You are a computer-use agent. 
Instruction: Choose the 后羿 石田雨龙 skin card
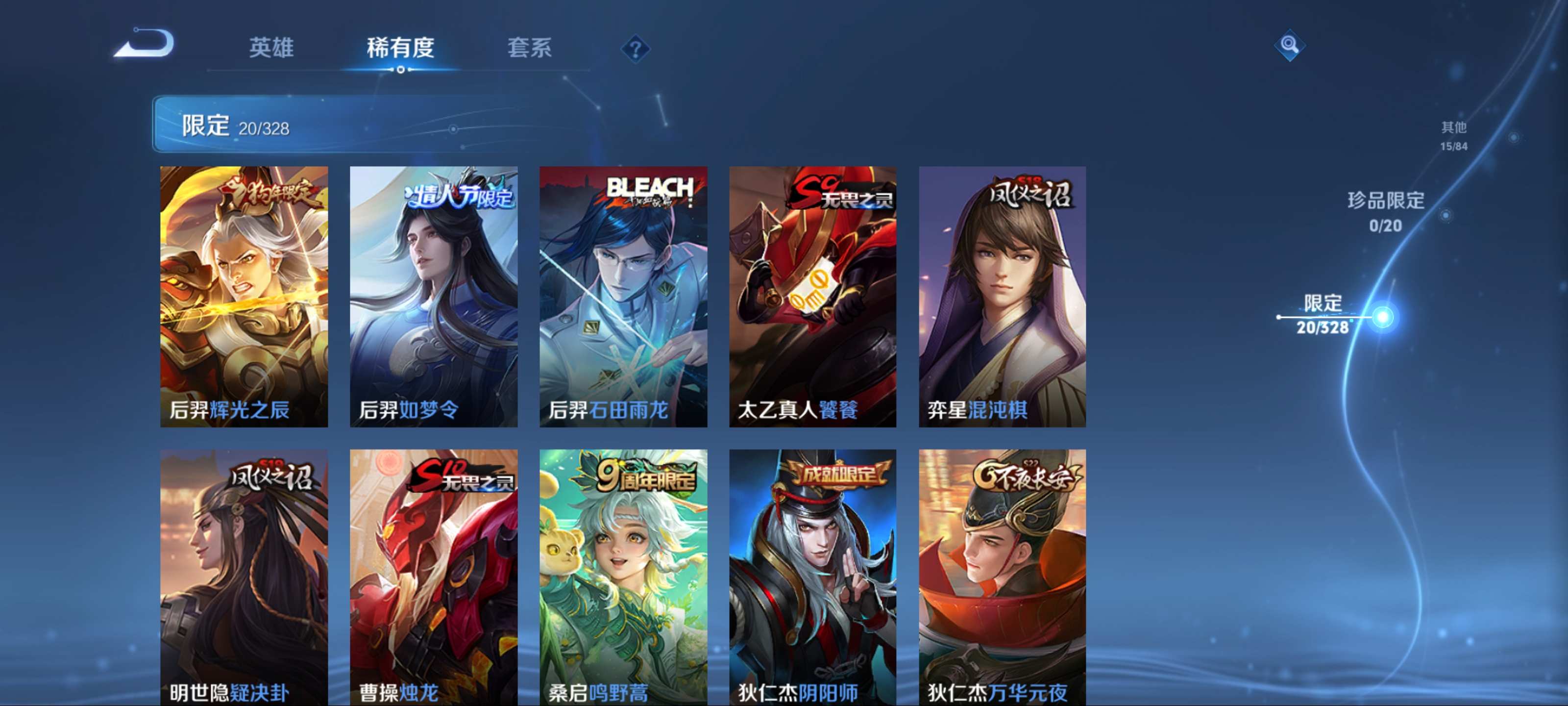coord(623,296)
